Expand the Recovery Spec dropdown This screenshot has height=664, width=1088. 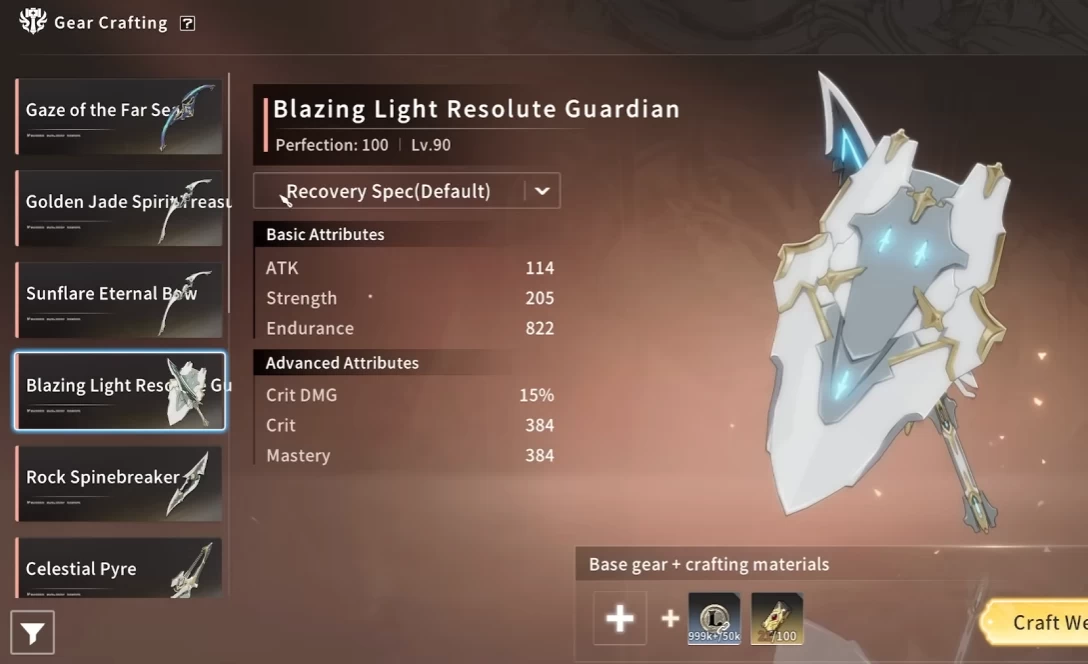click(x=542, y=191)
